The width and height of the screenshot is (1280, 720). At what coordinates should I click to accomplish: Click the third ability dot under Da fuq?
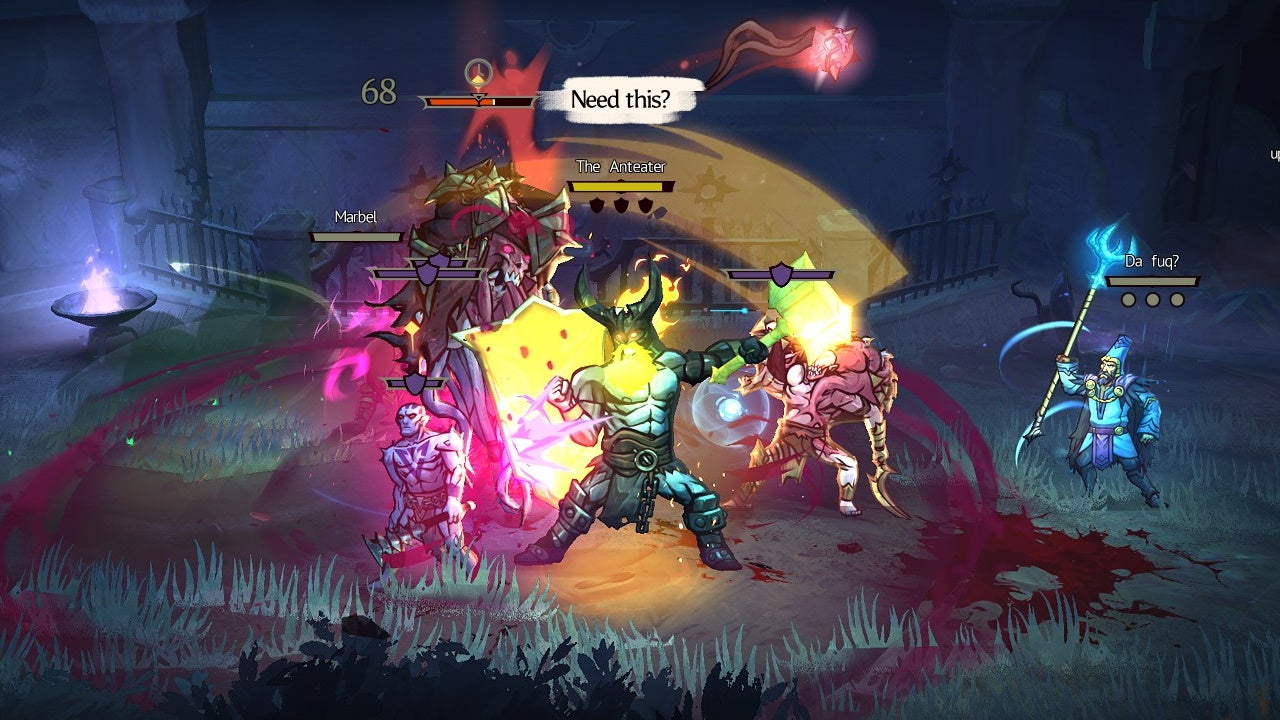coord(1177,299)
